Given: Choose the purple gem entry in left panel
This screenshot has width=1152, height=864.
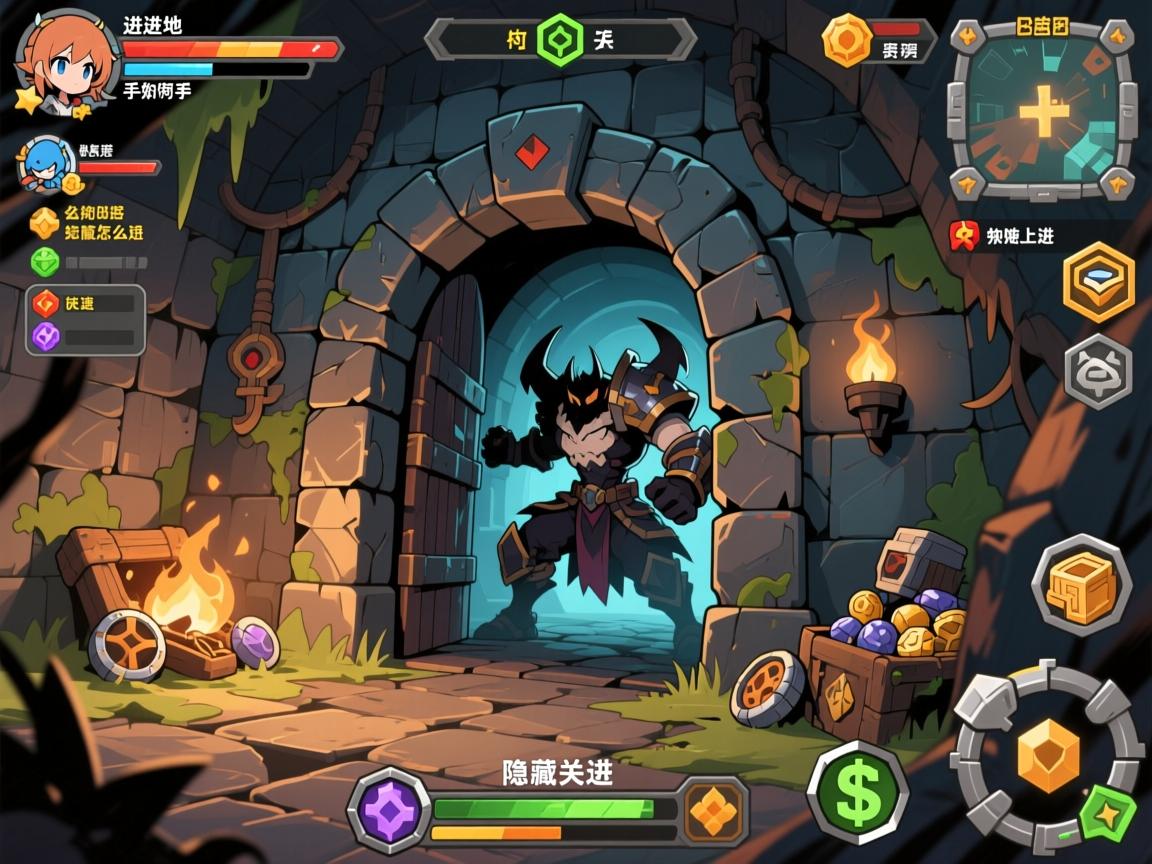Looking at the screenshot, I should tap(46, 337).
